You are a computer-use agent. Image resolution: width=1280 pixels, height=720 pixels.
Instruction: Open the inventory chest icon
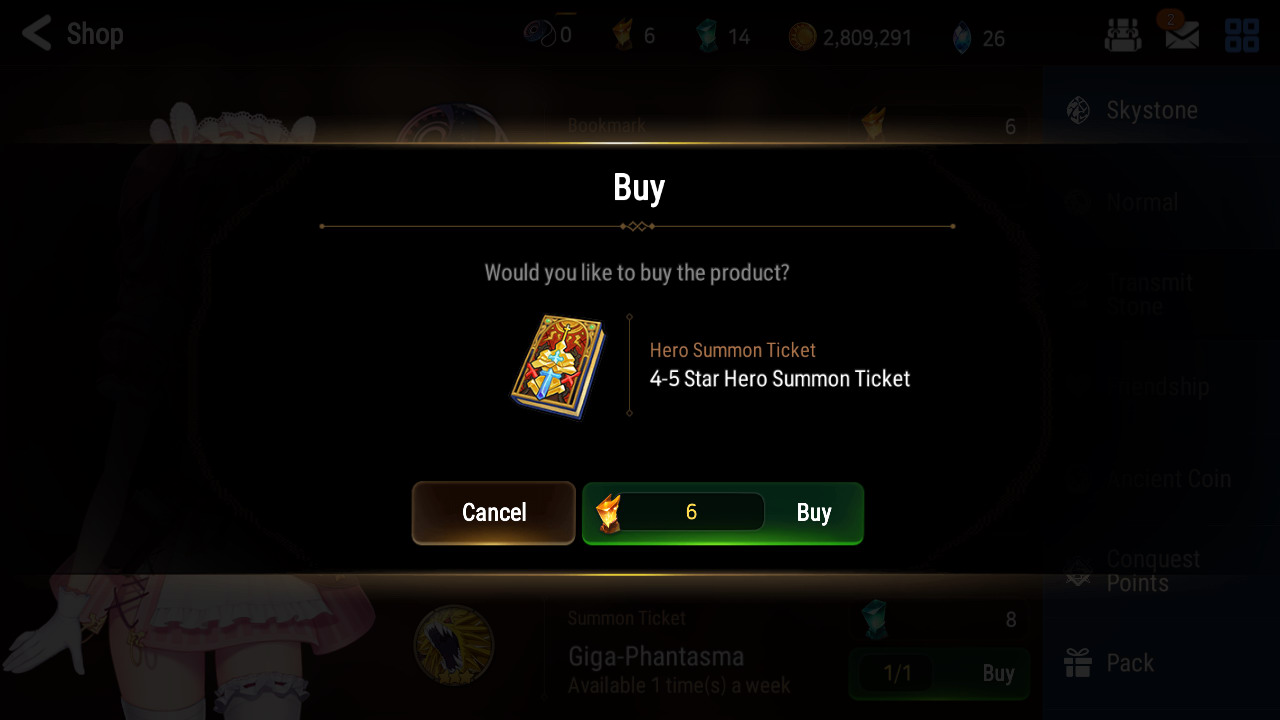click(x=1123, y=35)
